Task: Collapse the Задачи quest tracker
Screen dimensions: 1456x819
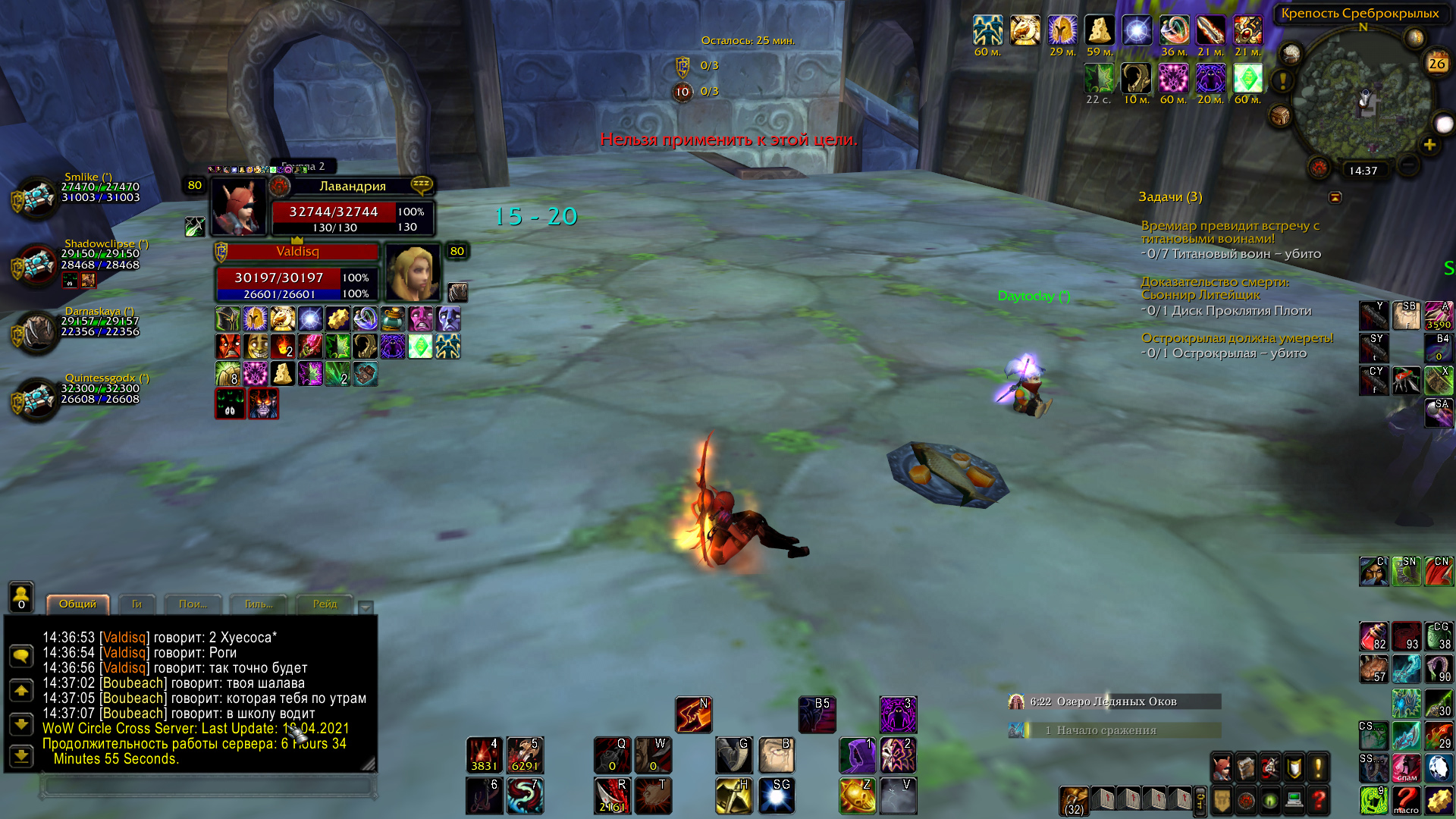Action: pyautogui.click(x=1335, y=198)
